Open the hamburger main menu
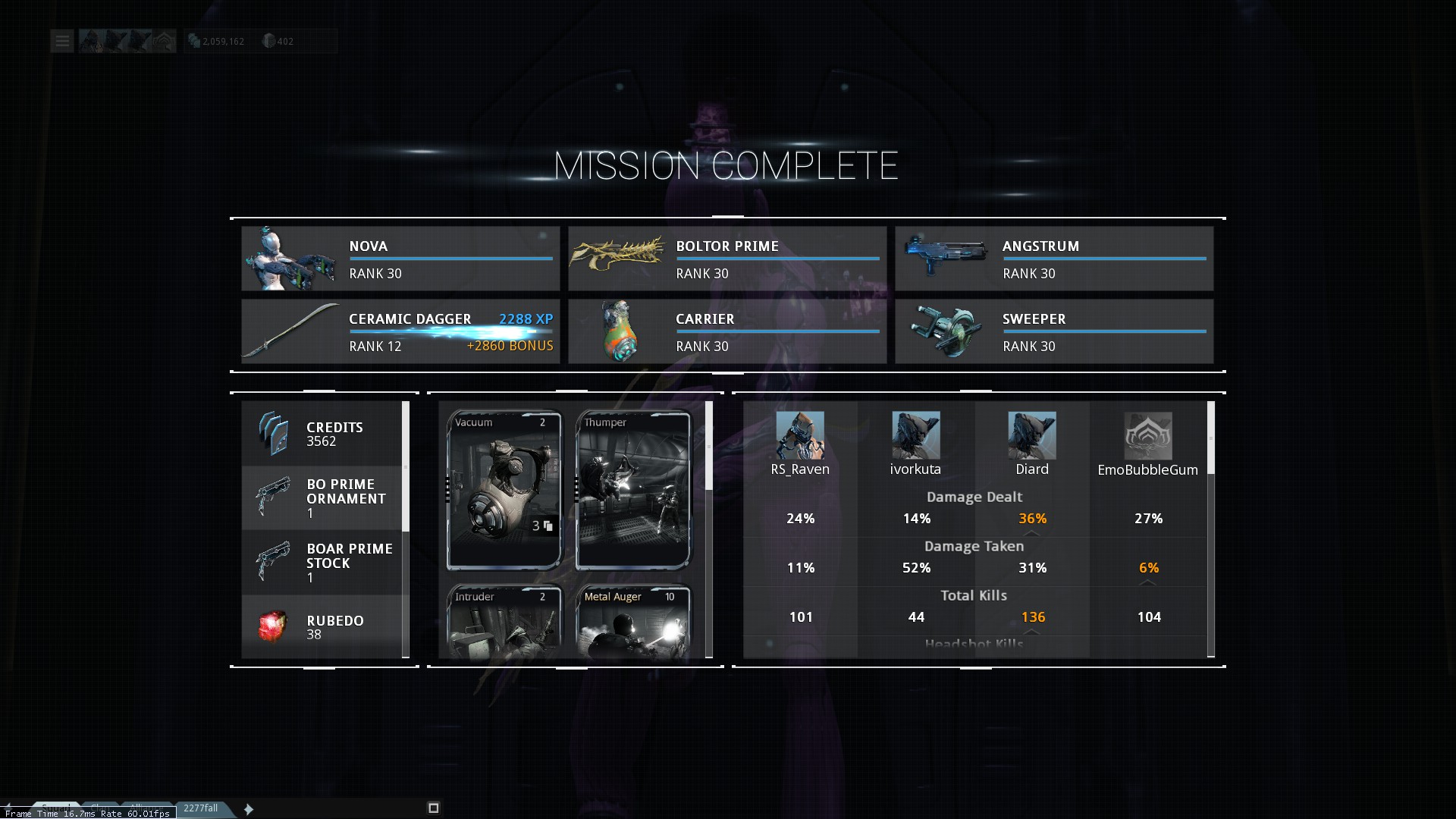Image resolution: width=1456 pixels, height=819 pixels. (x=62, y=41)
